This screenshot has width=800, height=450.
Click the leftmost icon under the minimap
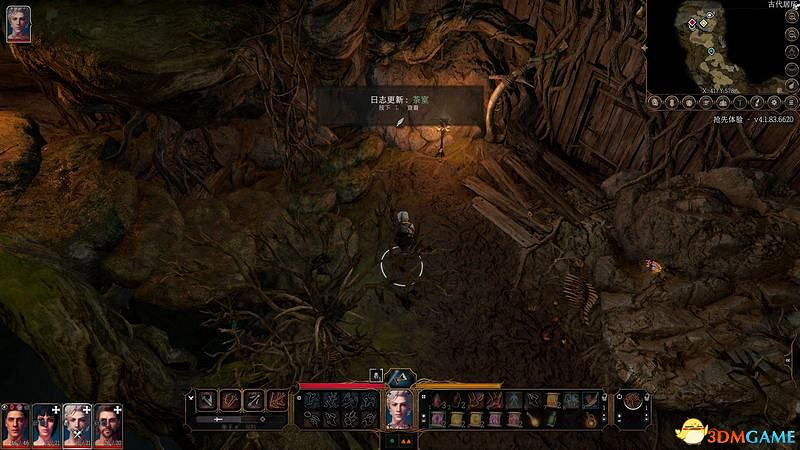tap(656, 102)
